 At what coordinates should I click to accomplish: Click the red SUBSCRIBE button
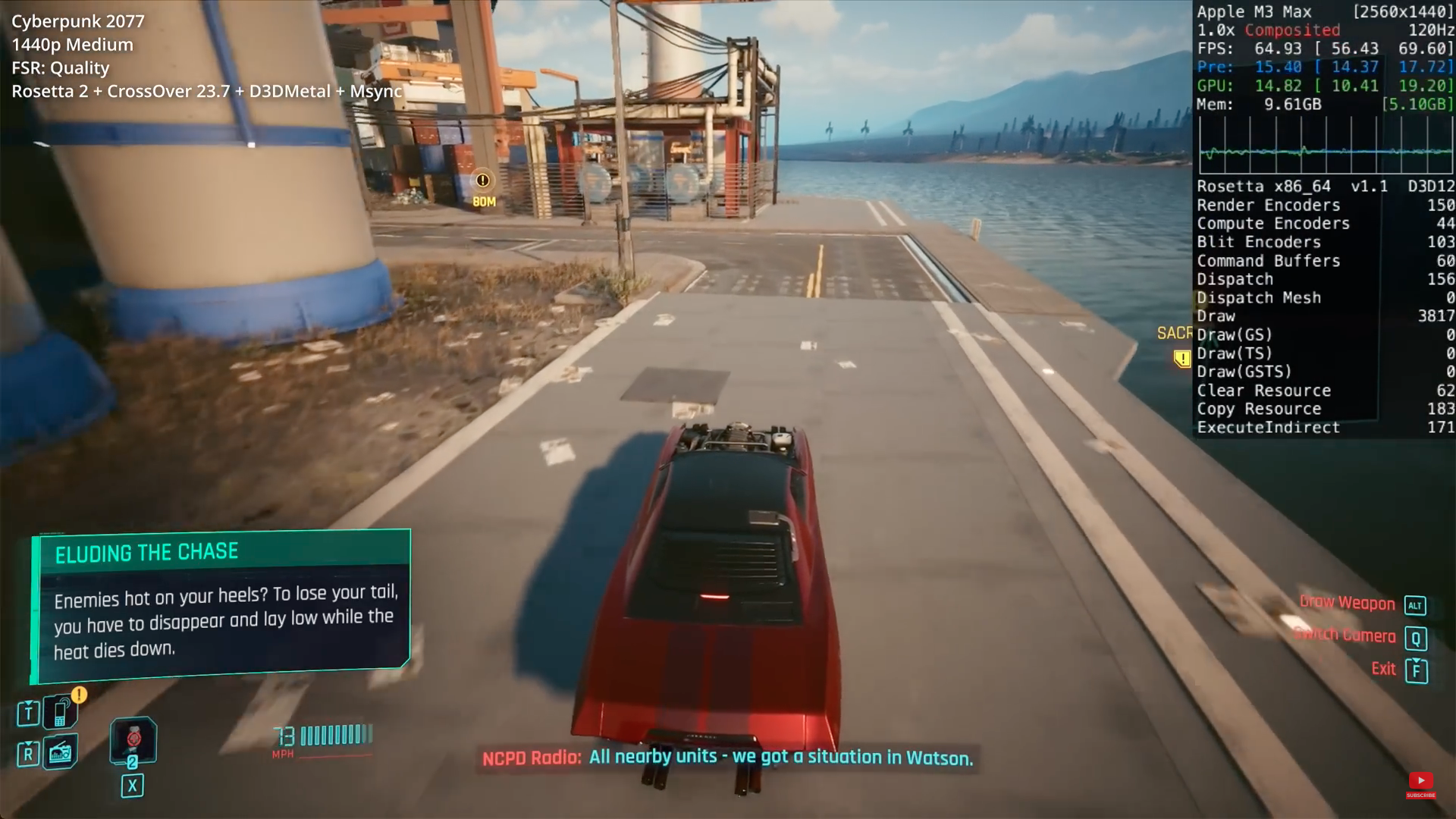[x=1422, y=796]
